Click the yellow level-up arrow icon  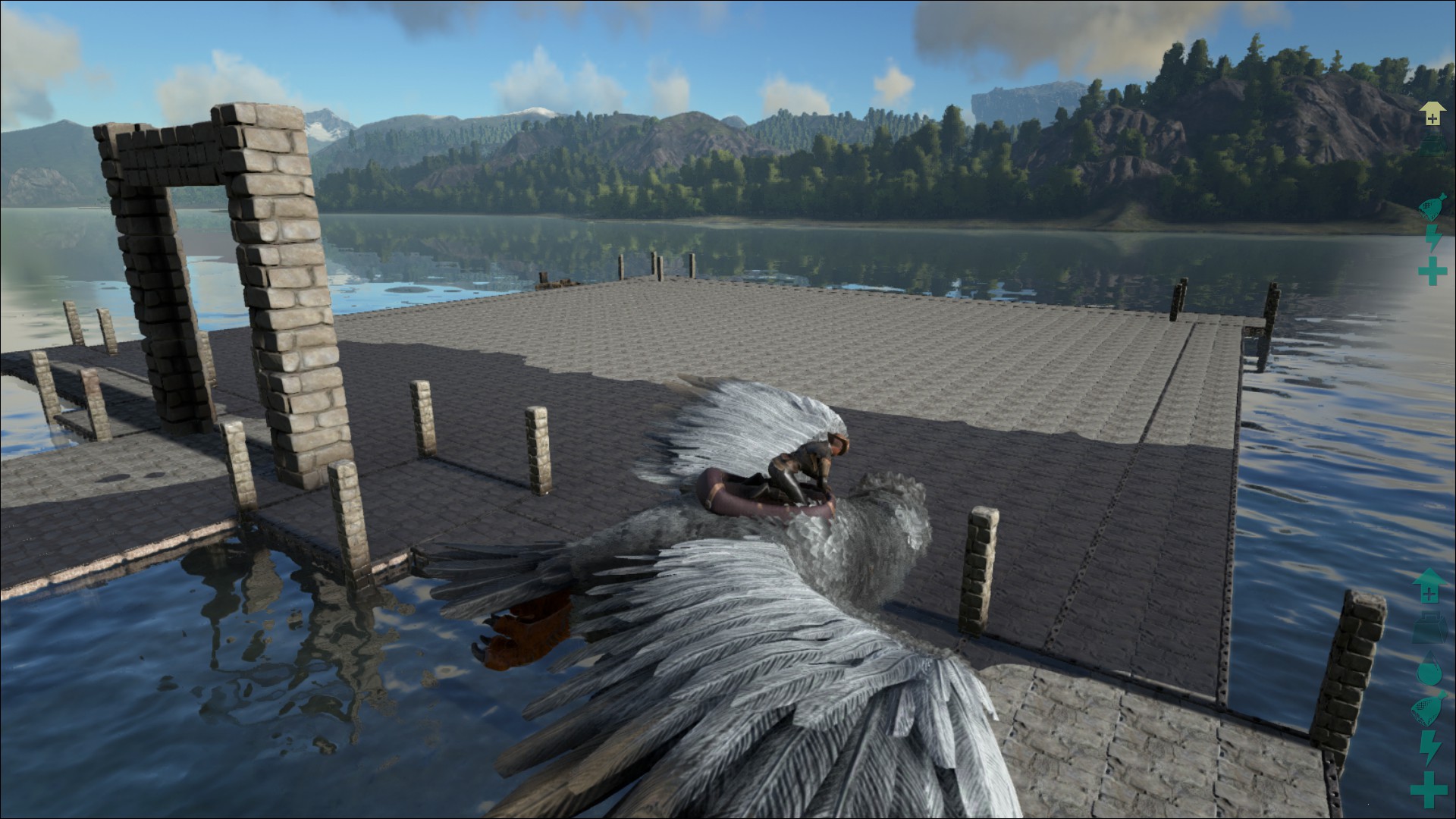click(1431, 114)
